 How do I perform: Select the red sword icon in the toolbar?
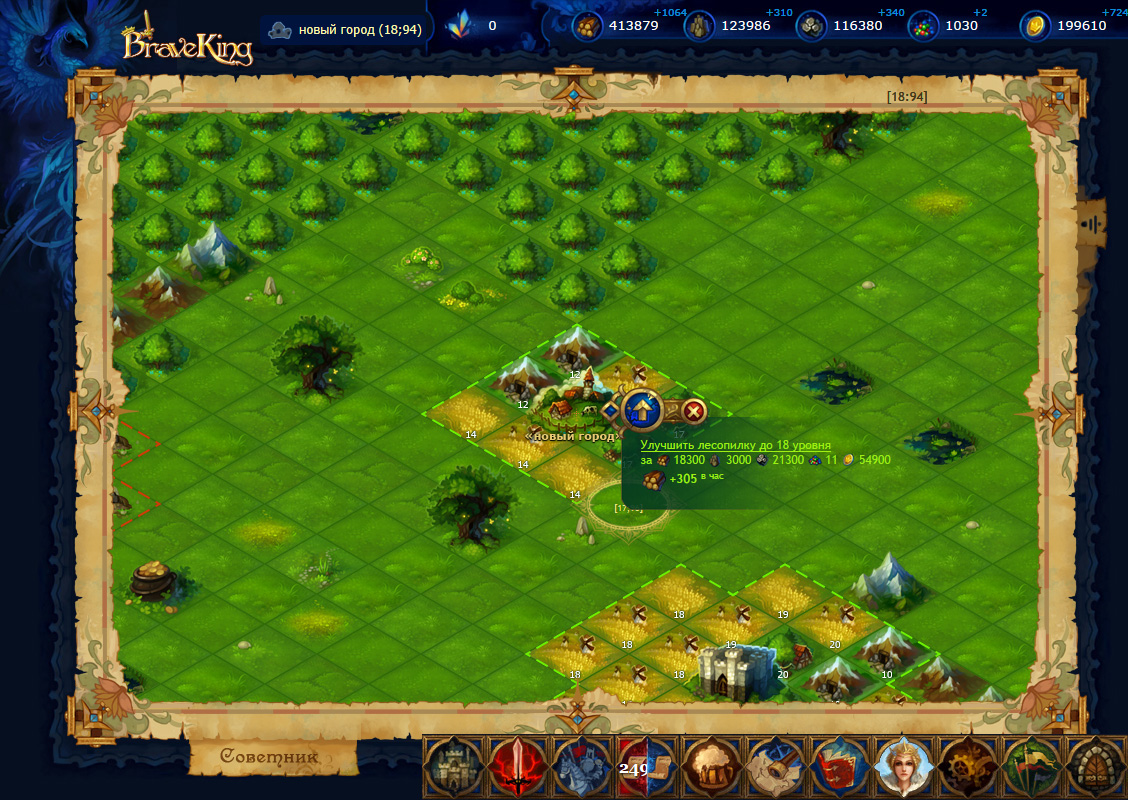click(518, 768)
